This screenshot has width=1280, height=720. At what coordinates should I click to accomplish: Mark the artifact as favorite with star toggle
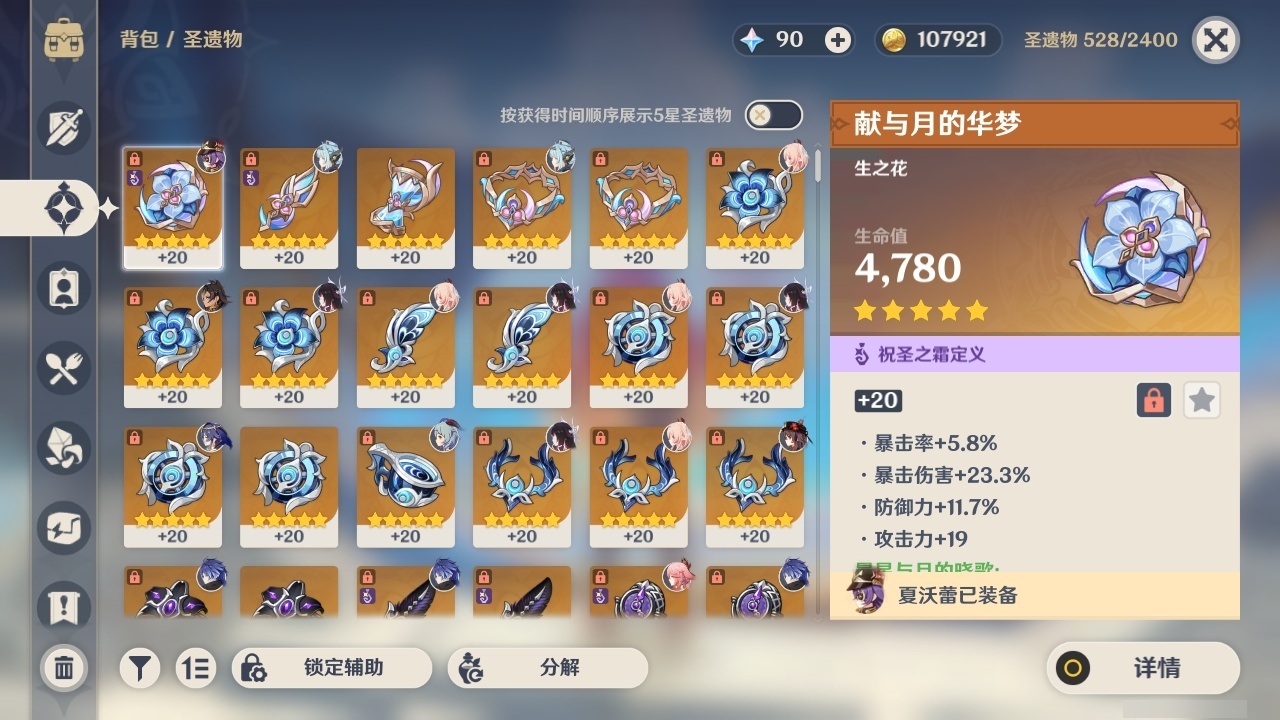pyautogui.click(x=1201, y=400)
